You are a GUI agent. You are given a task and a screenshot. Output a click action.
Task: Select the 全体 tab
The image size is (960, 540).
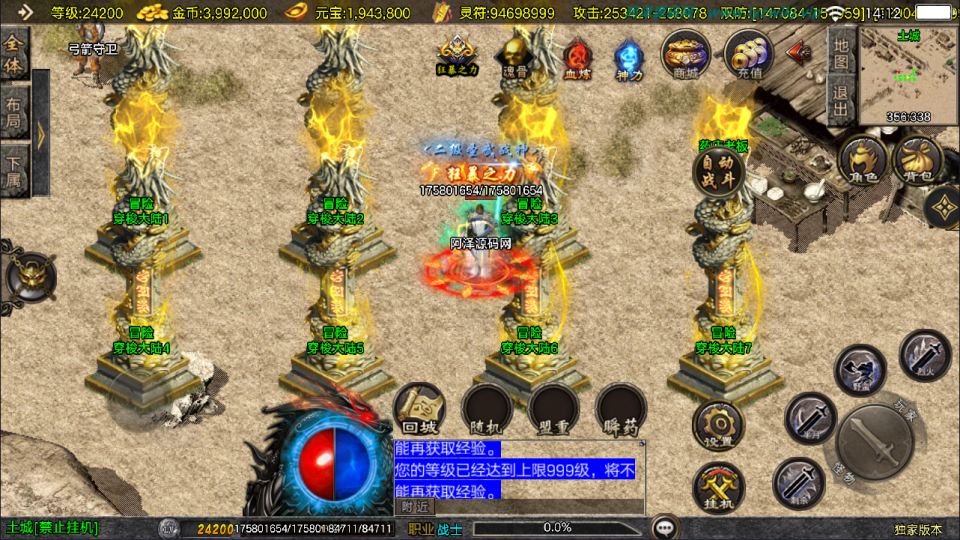click(14, 54)
